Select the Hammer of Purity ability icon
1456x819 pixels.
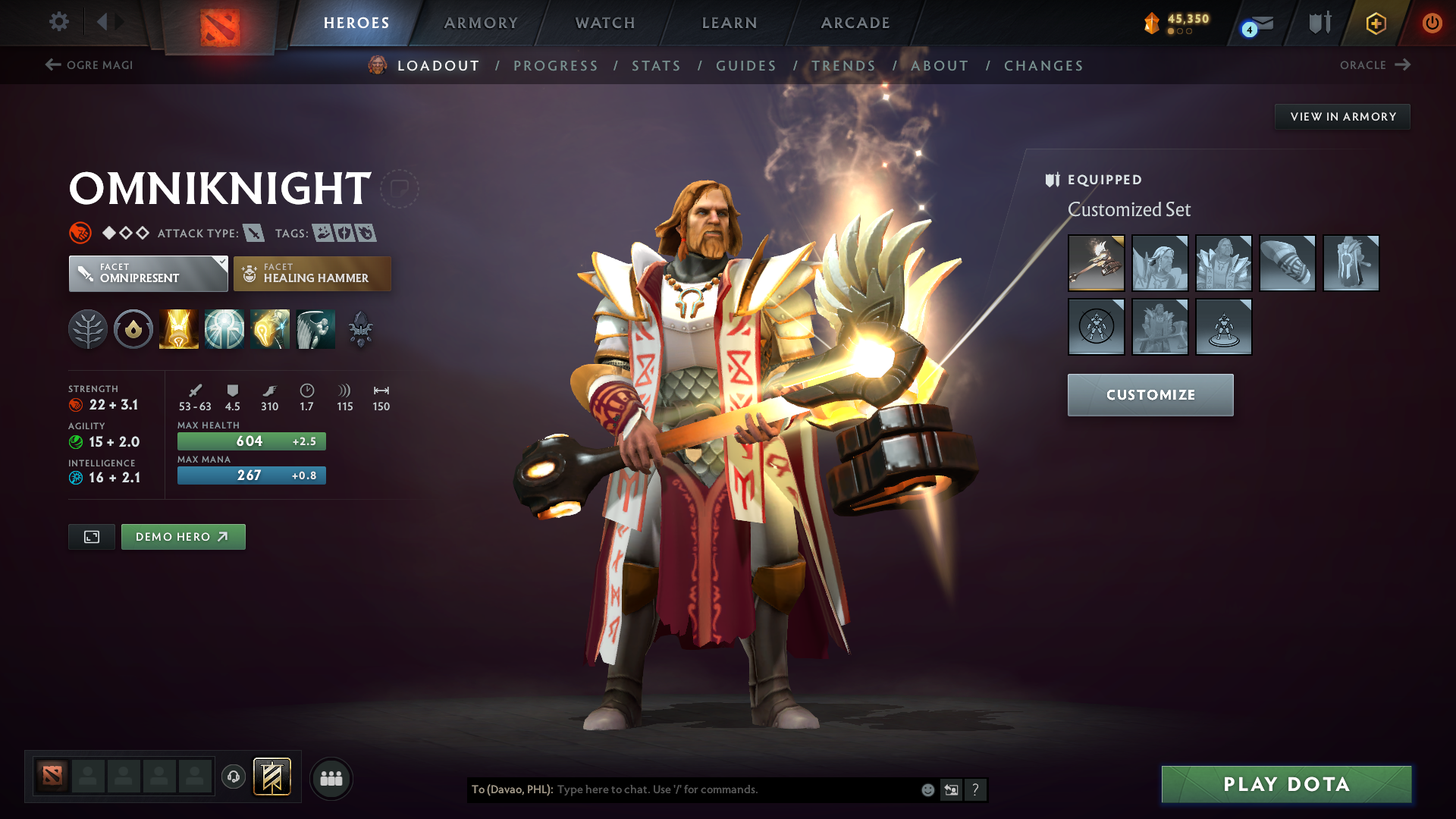click(x=269, y=328)
